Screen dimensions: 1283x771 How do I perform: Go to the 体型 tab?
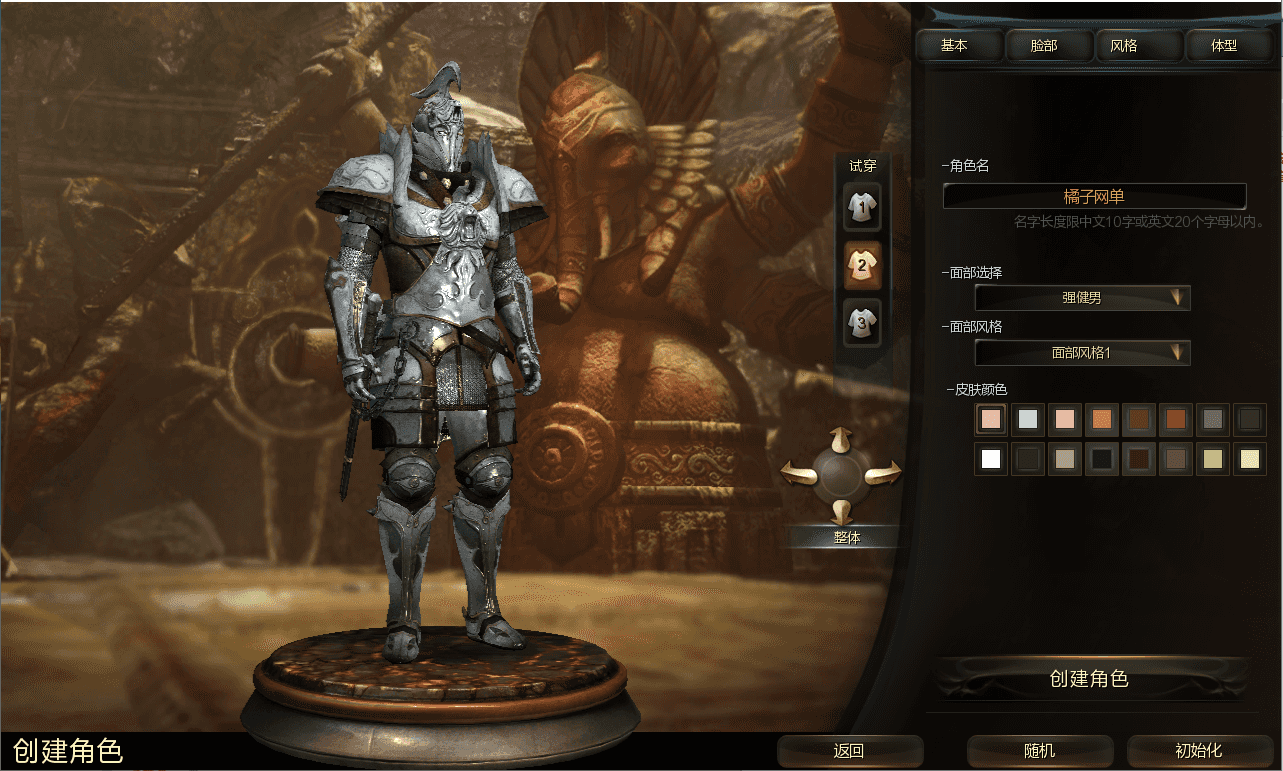[1224, 46]
